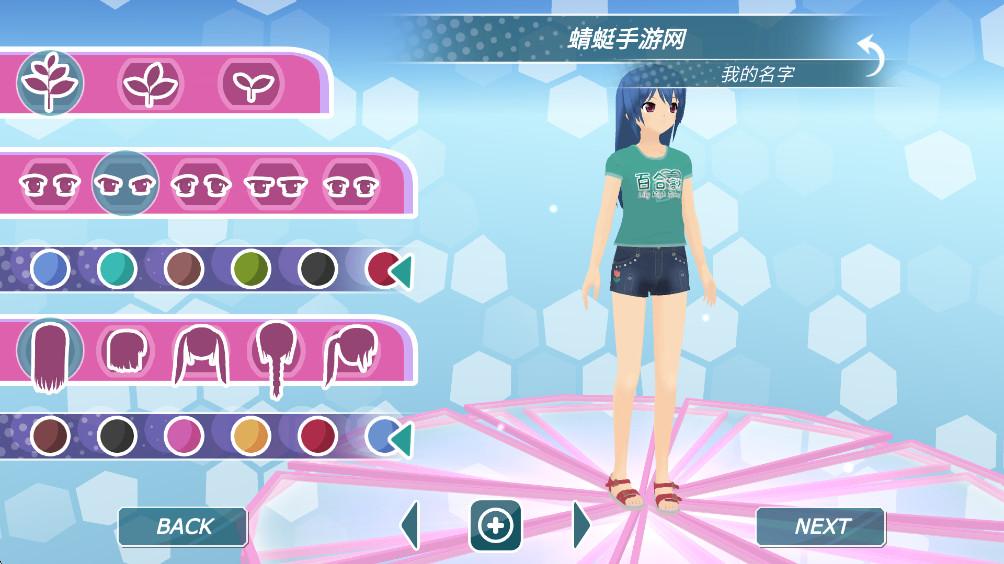1004x564 pixels.
Task: Pick the blue eye color swatch
Action: pyautogui.click(x=49, y=269)
